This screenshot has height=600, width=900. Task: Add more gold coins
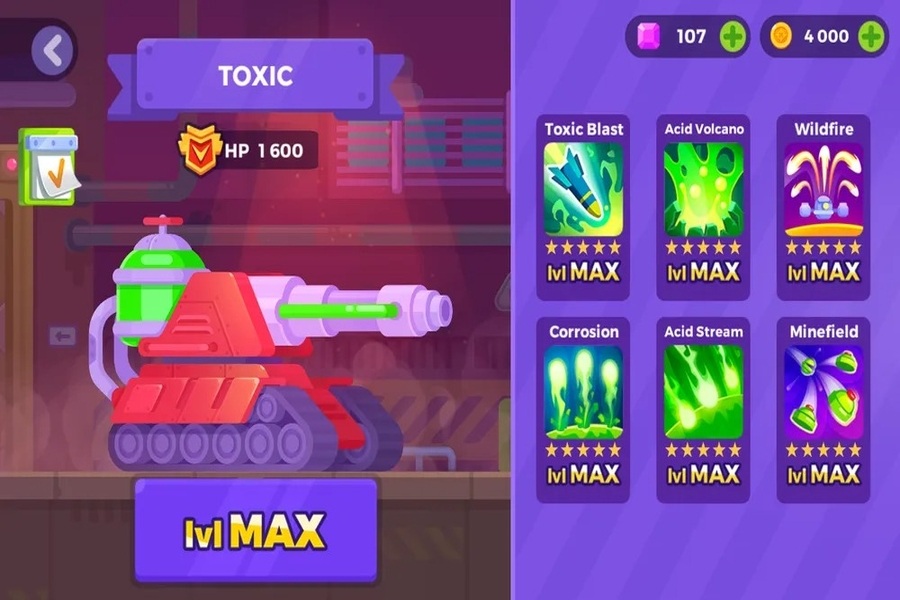[x=870, y=37]
